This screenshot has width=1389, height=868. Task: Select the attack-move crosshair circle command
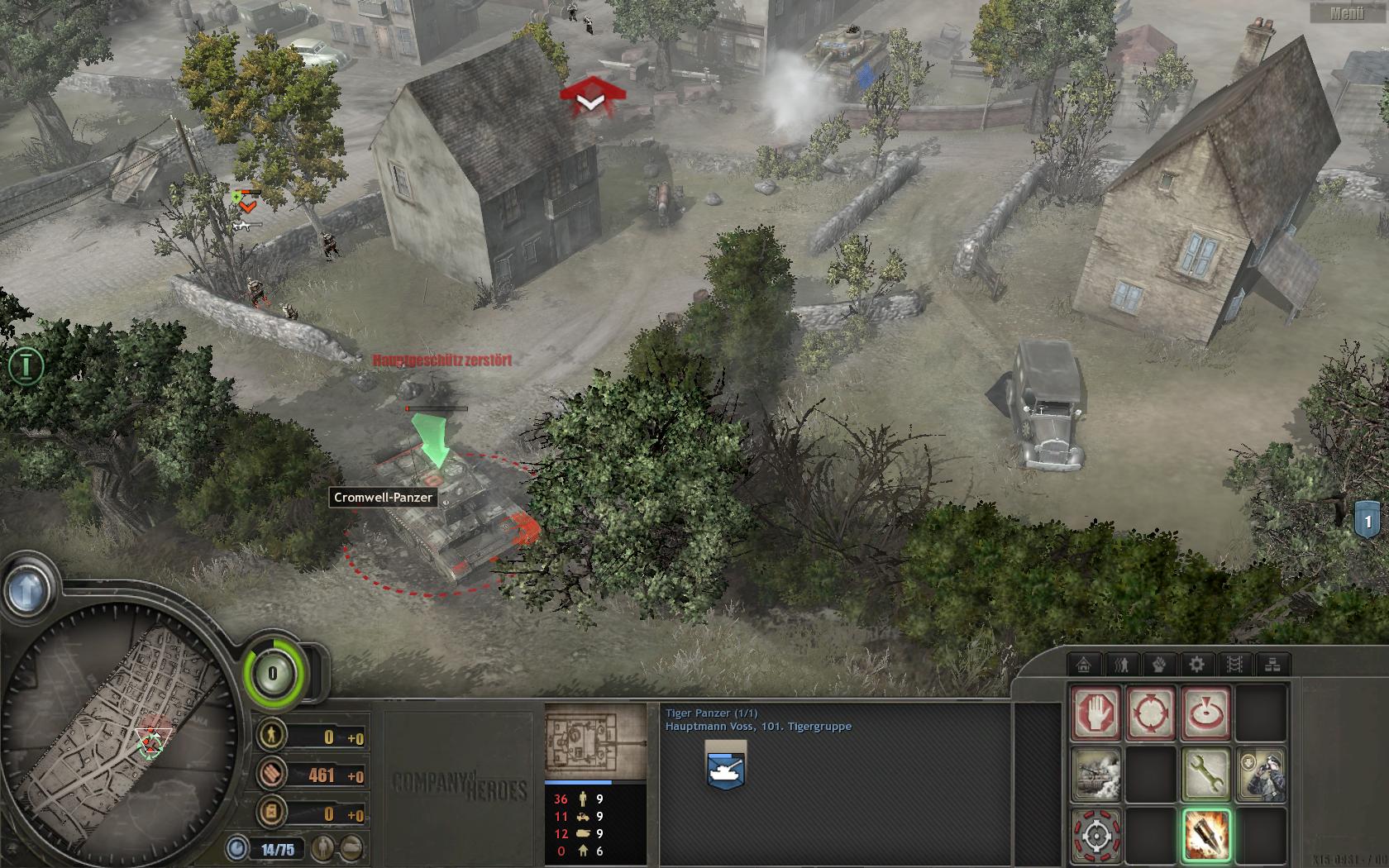tap(1151, 712)
